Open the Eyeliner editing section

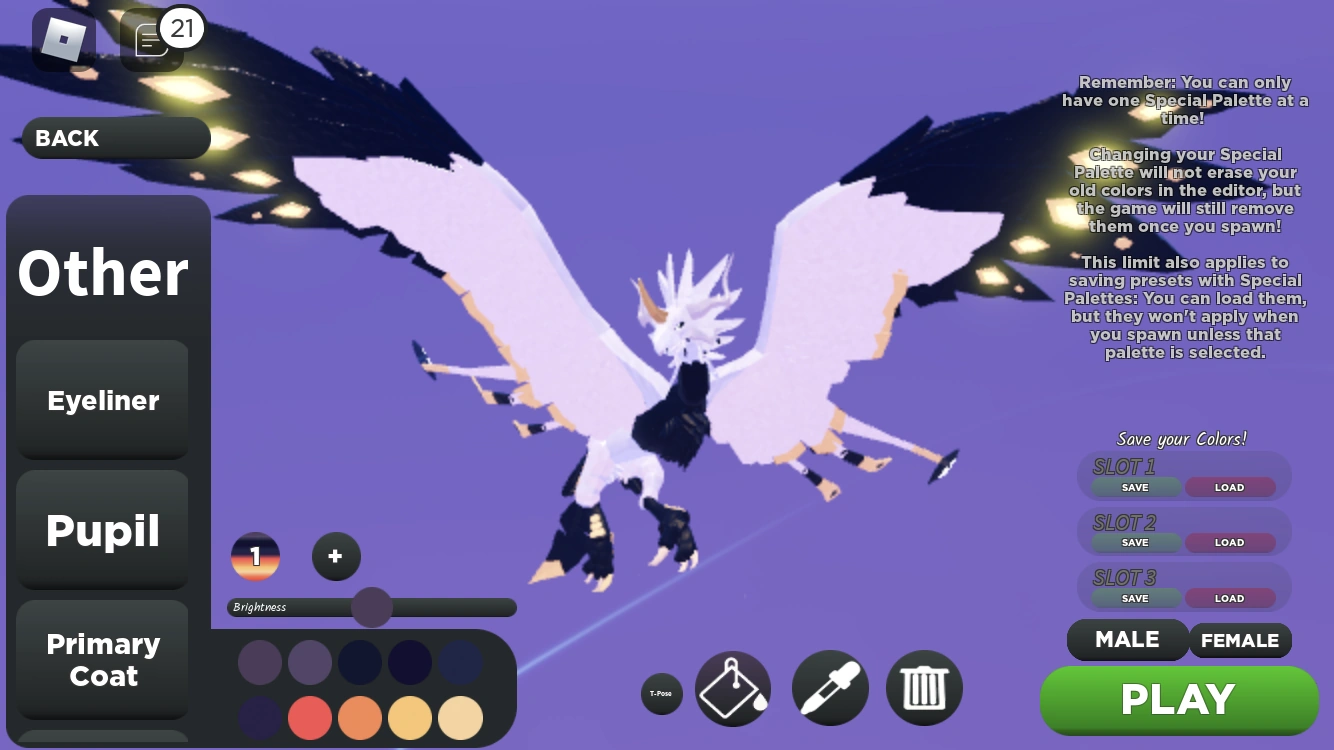[102, 400]
